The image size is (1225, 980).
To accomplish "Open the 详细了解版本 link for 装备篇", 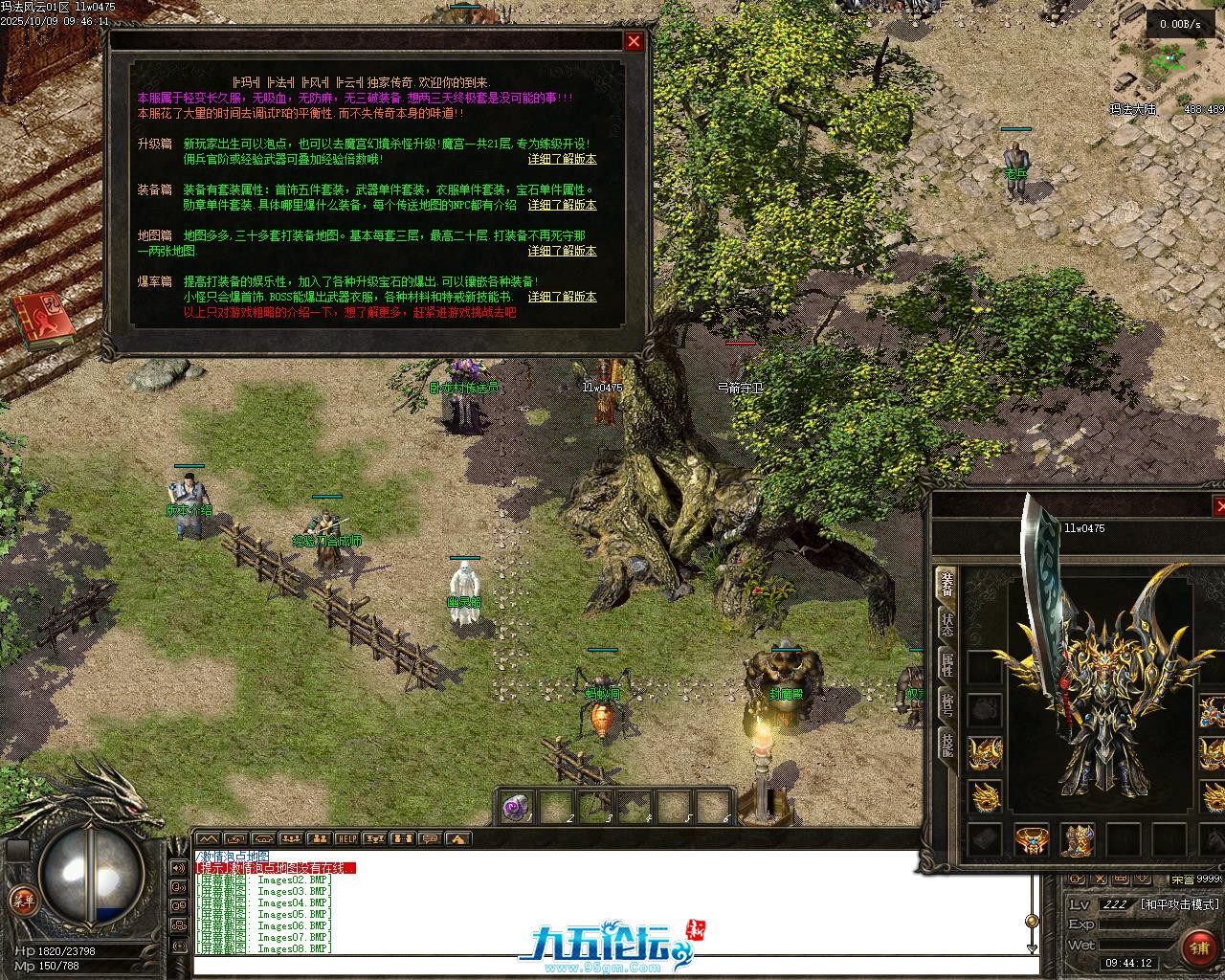I will click(562, 205).
